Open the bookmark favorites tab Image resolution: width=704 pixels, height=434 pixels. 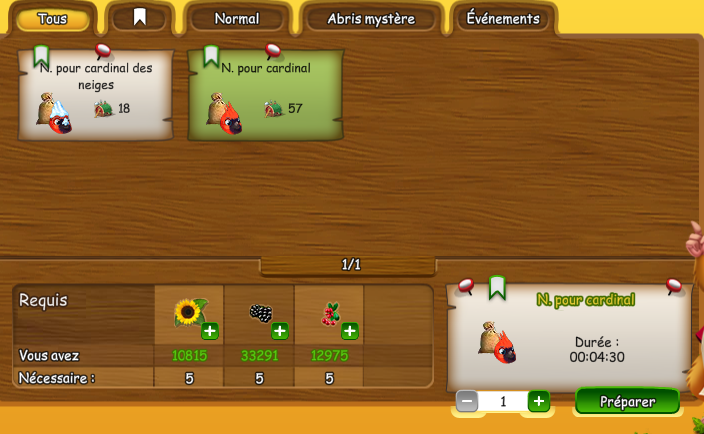[x=140, y=18]
